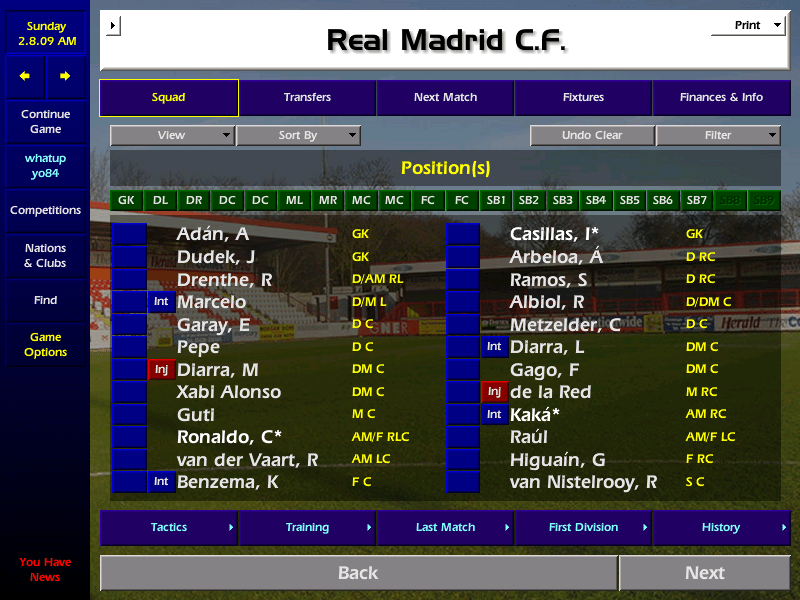Open the Continue Game option
This screenshot has height=600, width=800.
tap(45, 122)
